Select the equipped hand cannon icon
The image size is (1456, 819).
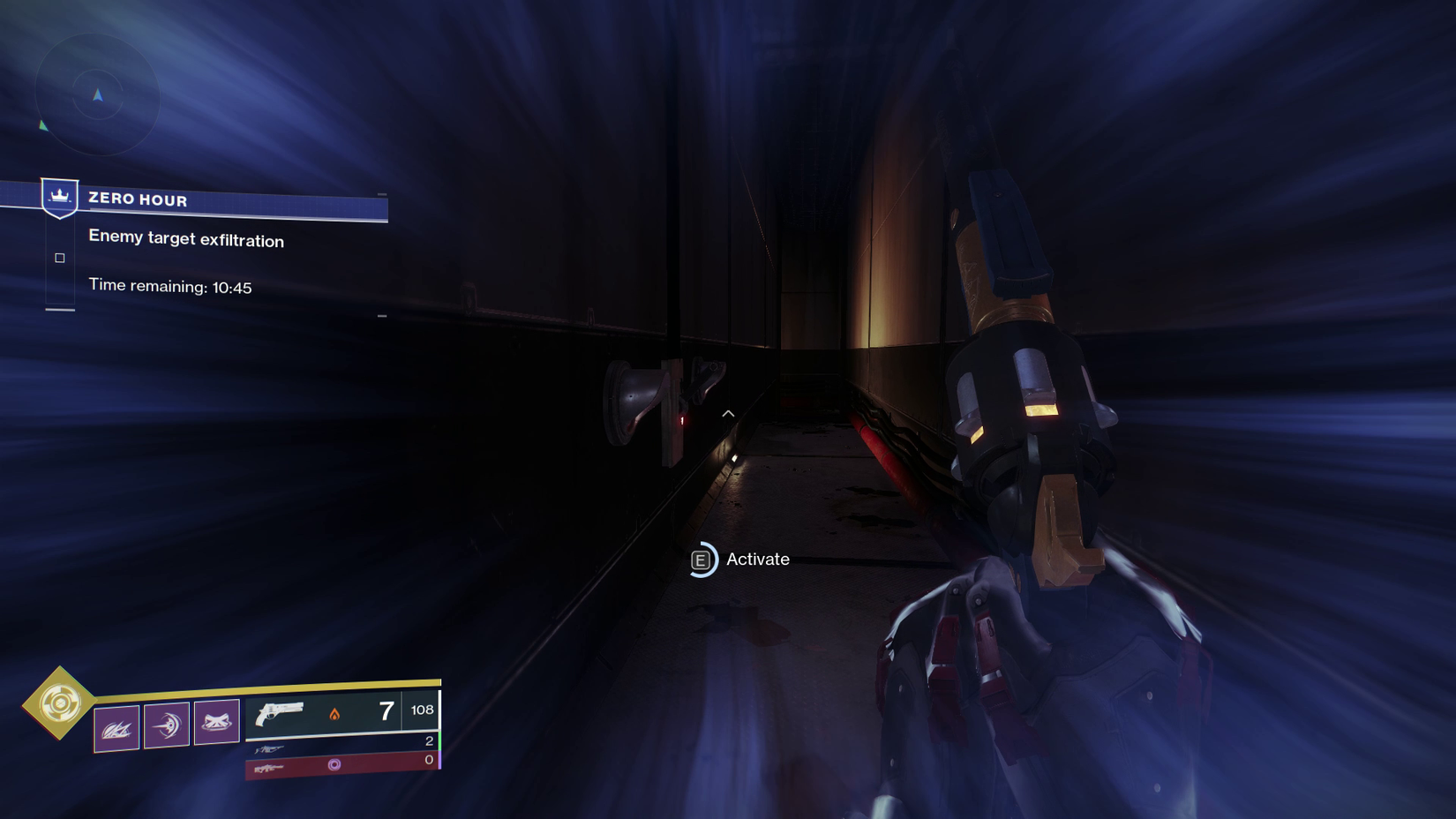(x=279, y=713)
